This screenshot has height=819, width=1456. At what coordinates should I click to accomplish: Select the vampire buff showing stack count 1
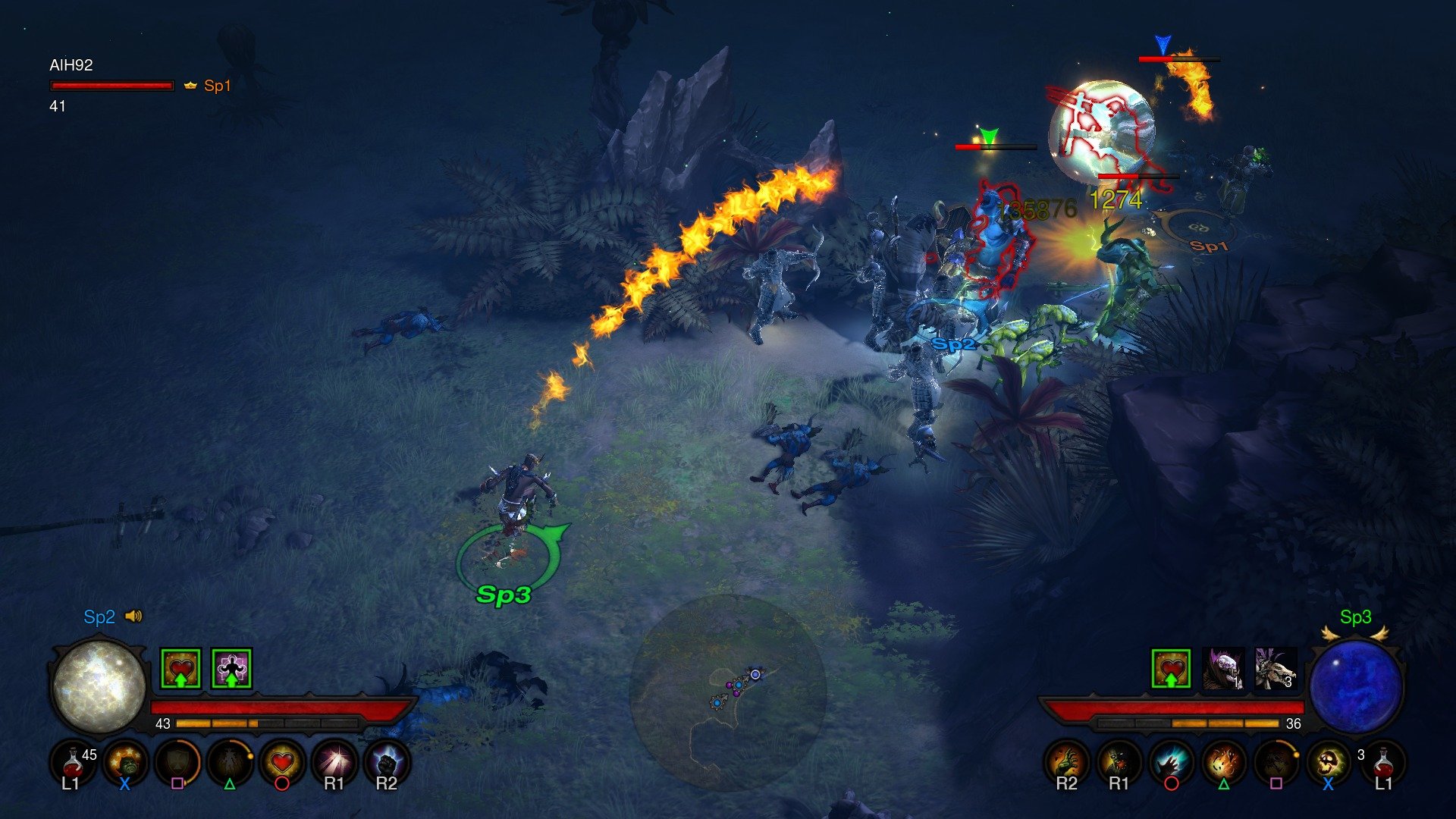pos(1223,667)
